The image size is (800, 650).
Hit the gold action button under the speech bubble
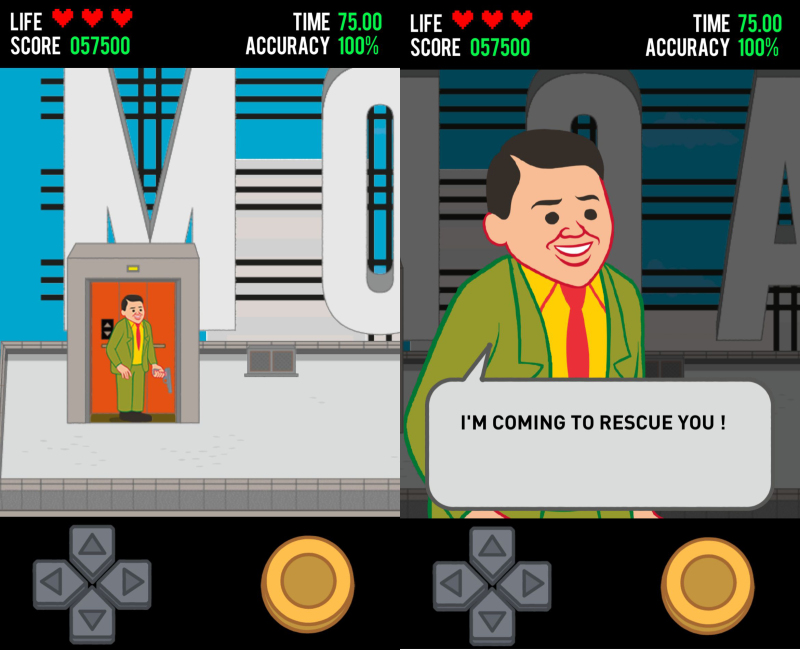pyautogui.click(x=707, y=582)
